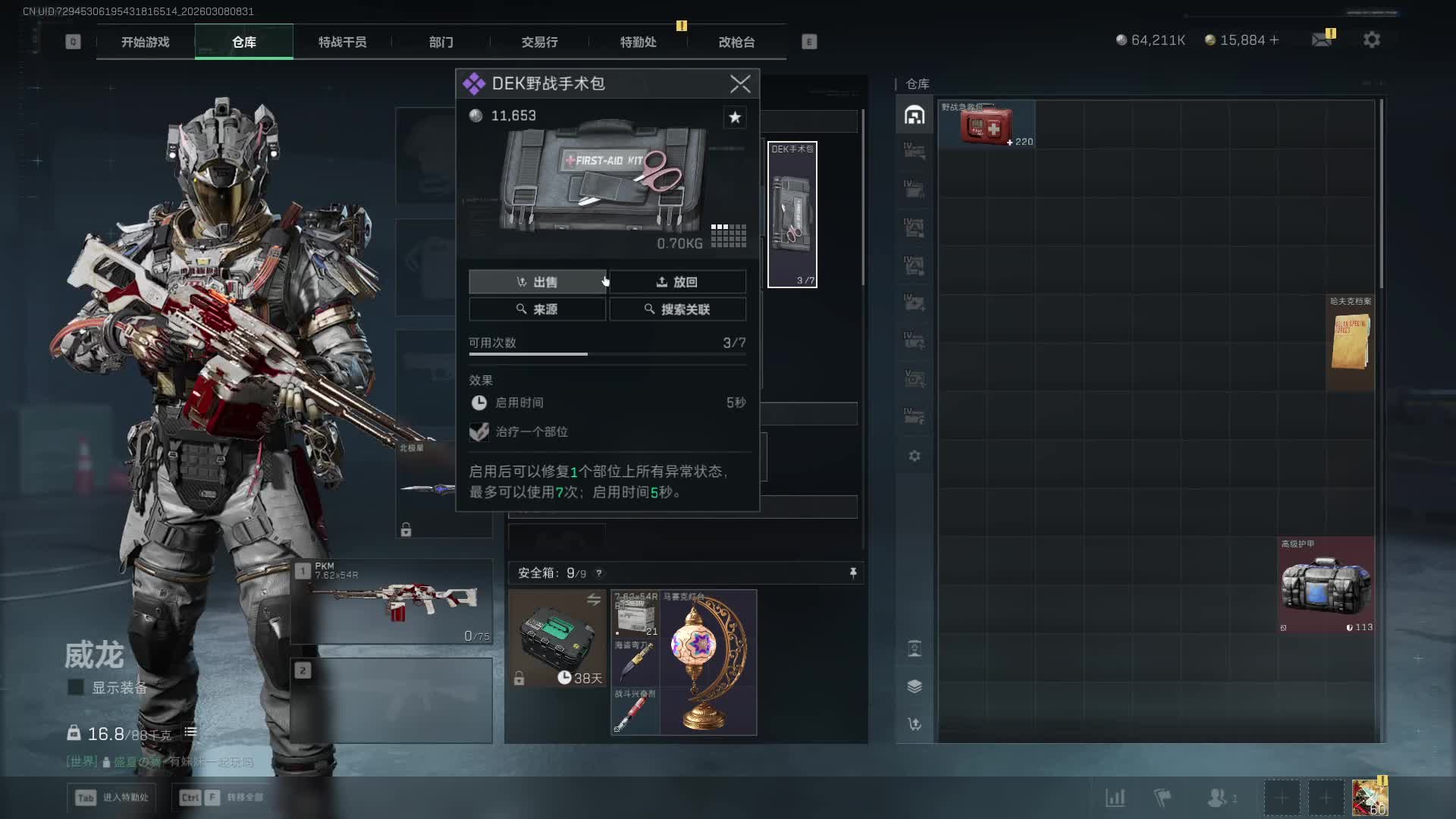Screen dimensions: 1456x819
Task: Select the 高级护甲 armor item in storage
Action: coord(1326,585)
